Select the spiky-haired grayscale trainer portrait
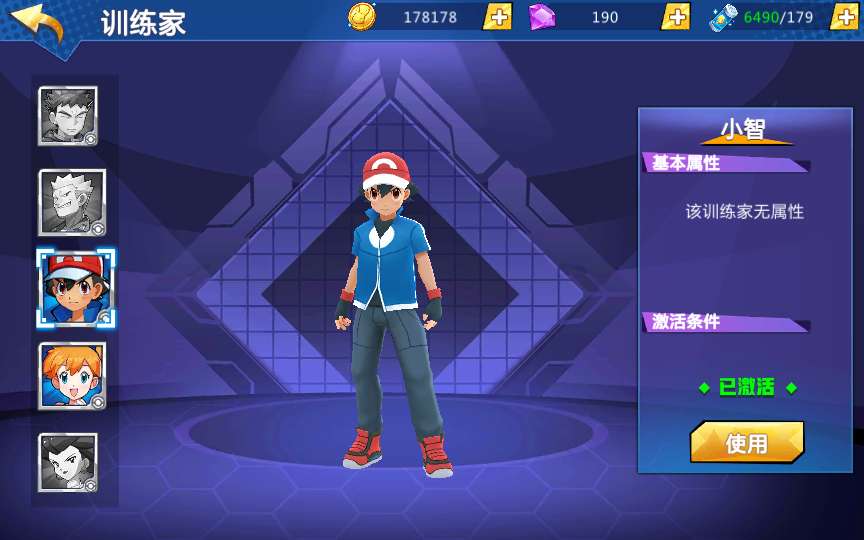 point(68,116)
